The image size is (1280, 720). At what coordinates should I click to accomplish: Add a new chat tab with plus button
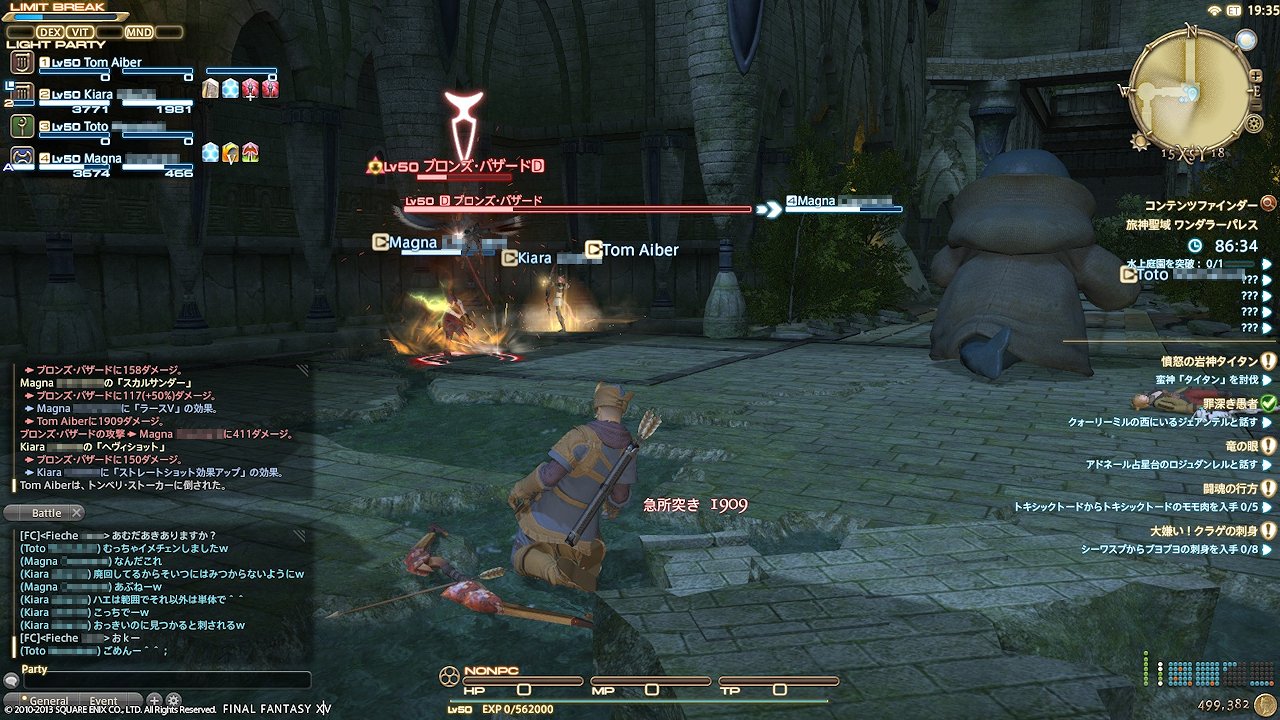pos(154,700)
